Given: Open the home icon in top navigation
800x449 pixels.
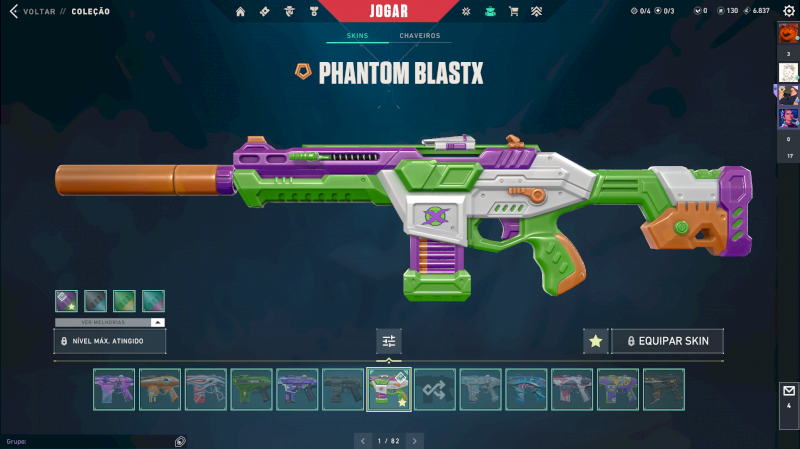Looking at the screenshot, I should coord(240,12).
